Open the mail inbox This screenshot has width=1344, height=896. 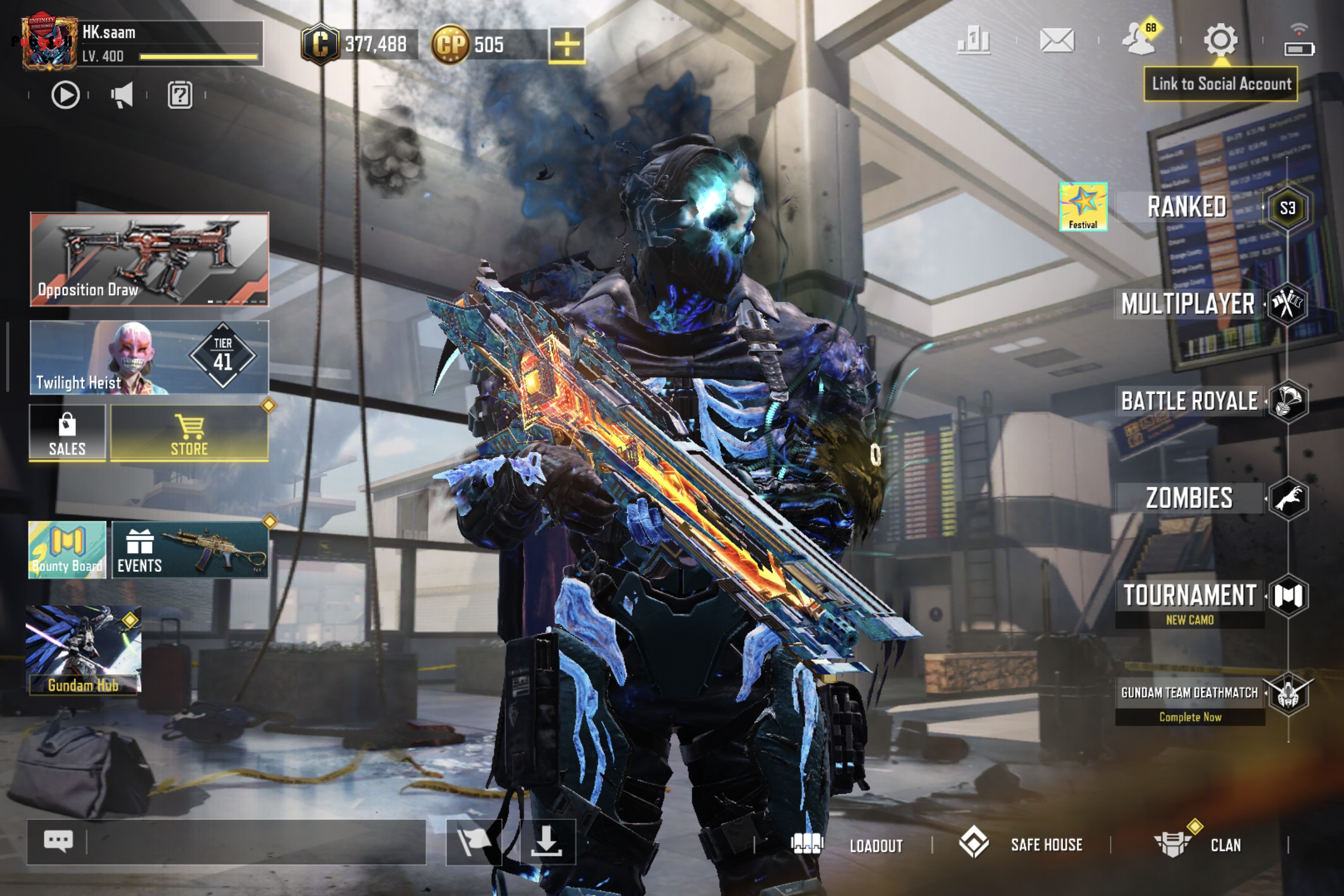click(x=1057, y=41)
